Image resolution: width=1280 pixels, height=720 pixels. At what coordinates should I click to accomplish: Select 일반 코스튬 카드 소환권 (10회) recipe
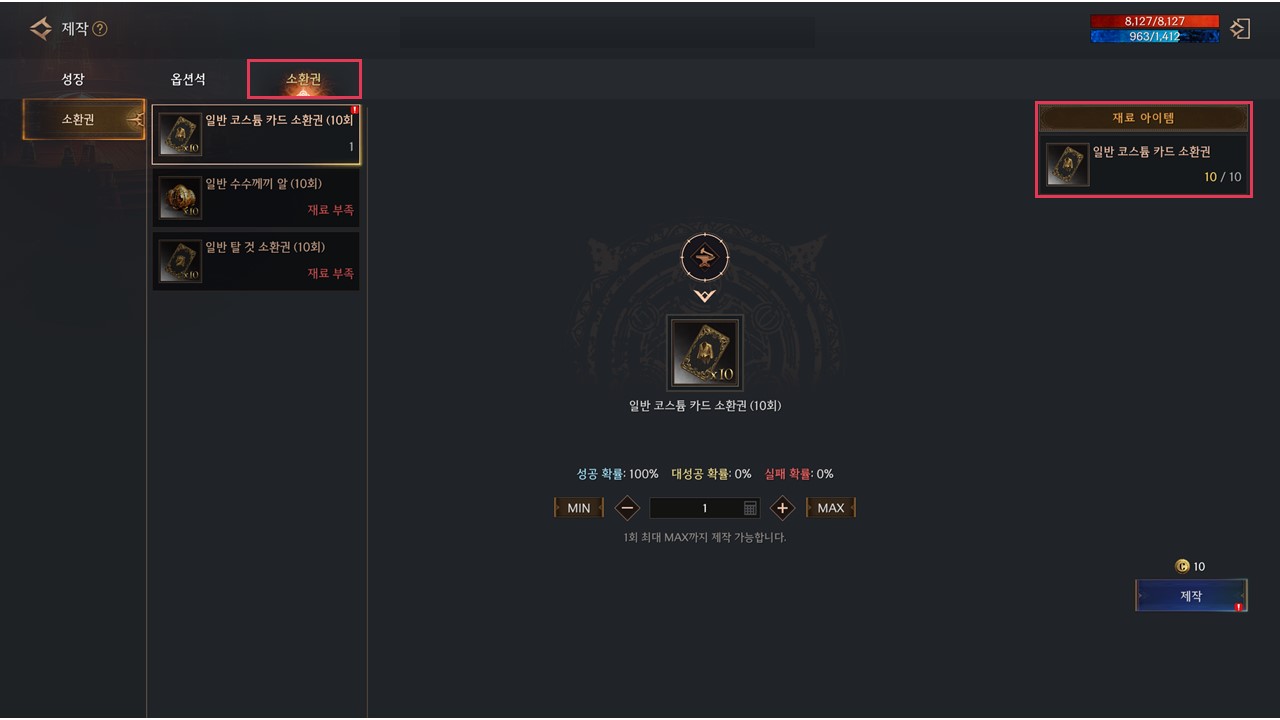coord(256,134)
